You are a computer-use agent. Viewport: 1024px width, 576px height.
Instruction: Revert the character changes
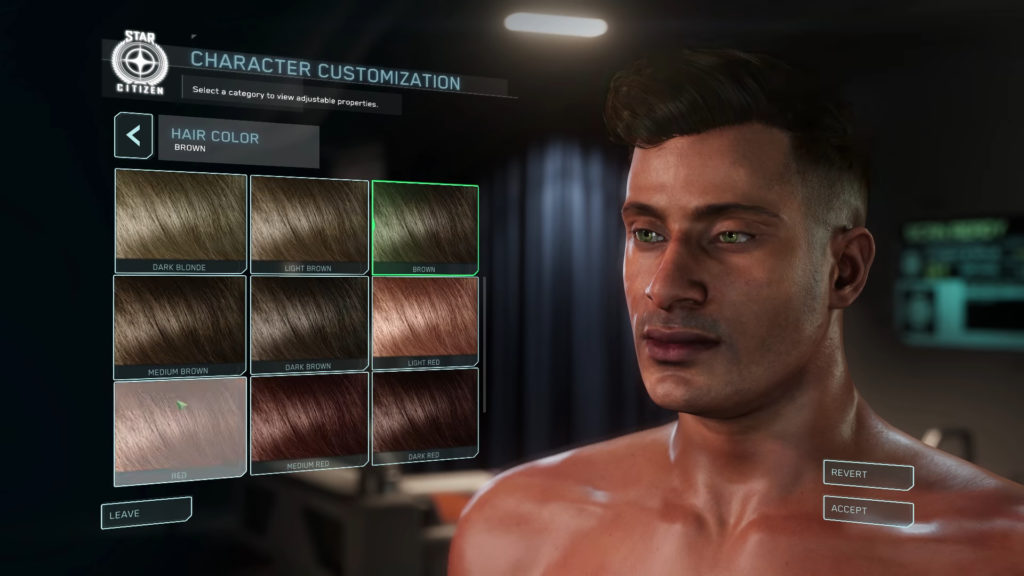tap(868, 474)
